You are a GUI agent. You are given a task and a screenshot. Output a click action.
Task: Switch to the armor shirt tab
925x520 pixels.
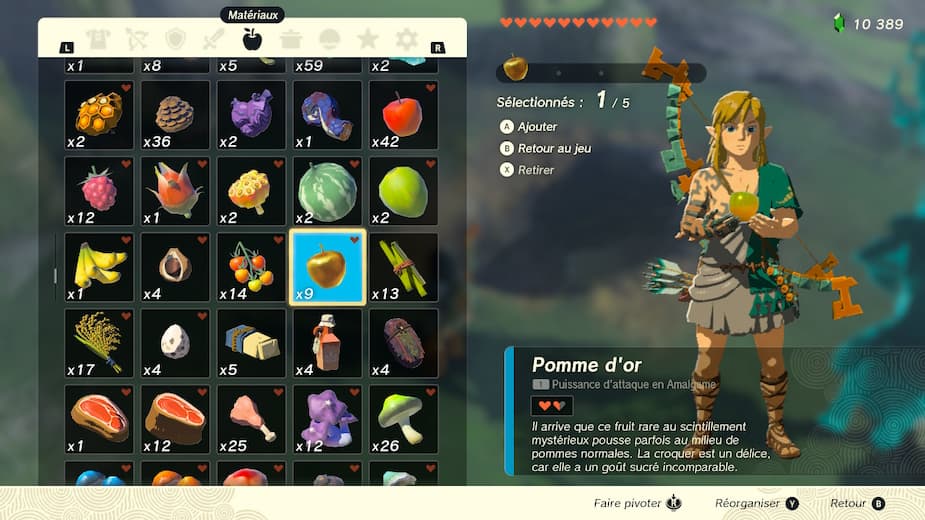(97, 40)
